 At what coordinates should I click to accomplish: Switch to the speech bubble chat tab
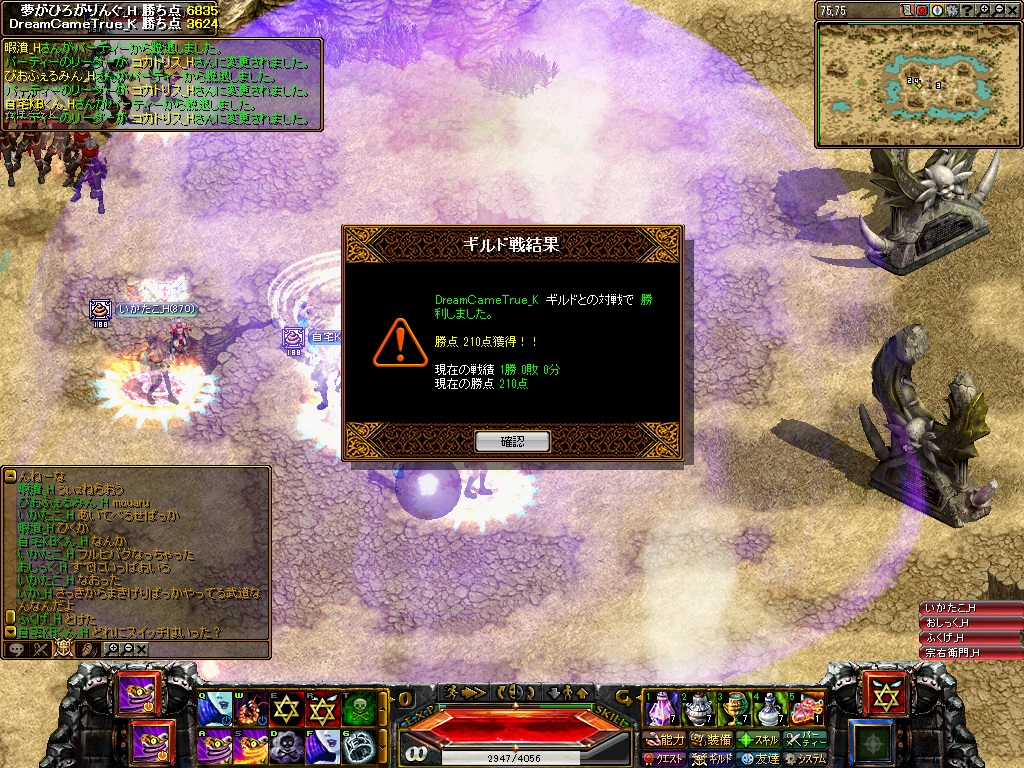(16, 649)
